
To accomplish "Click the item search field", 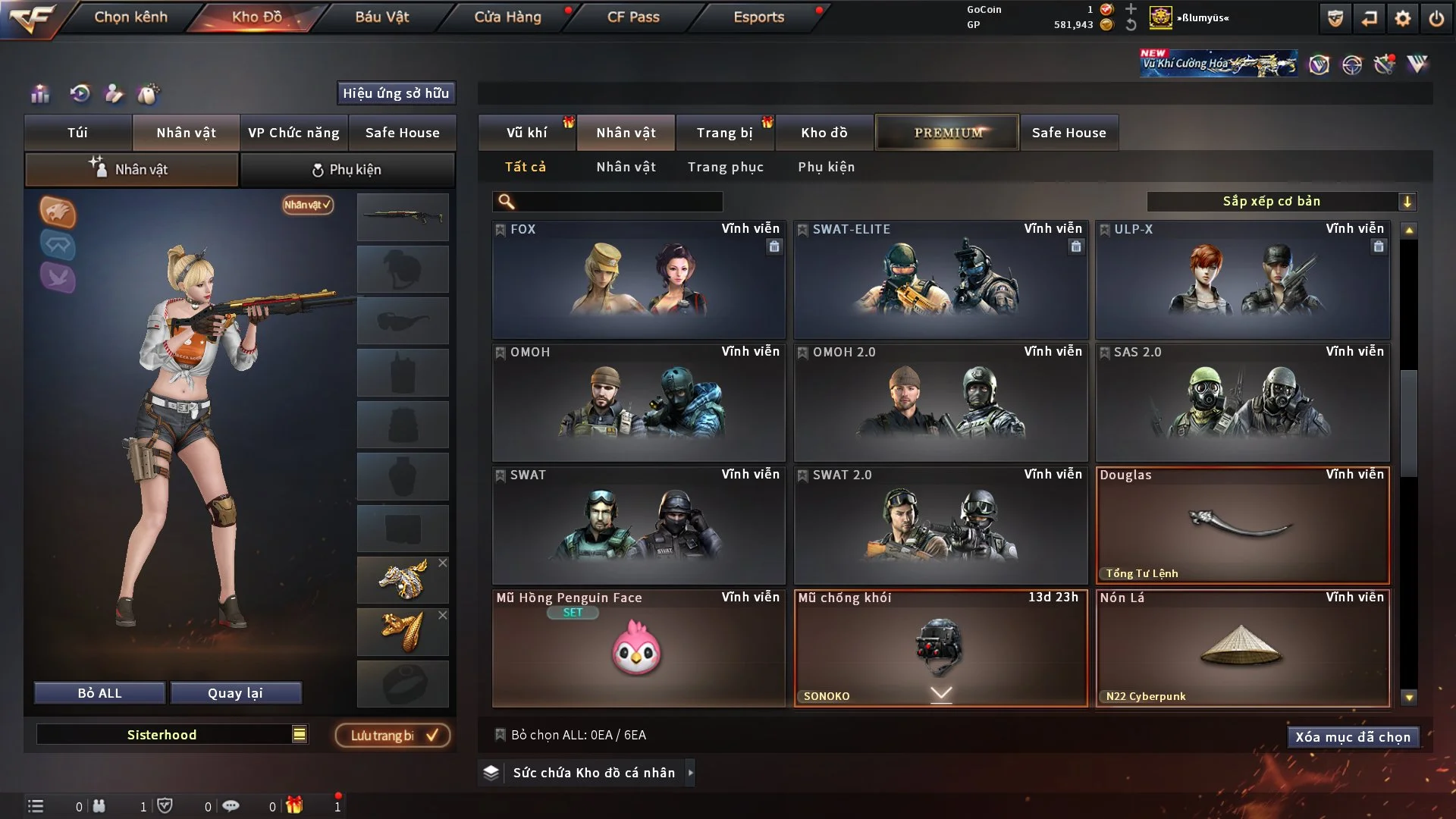I will (x=618, y=202).
